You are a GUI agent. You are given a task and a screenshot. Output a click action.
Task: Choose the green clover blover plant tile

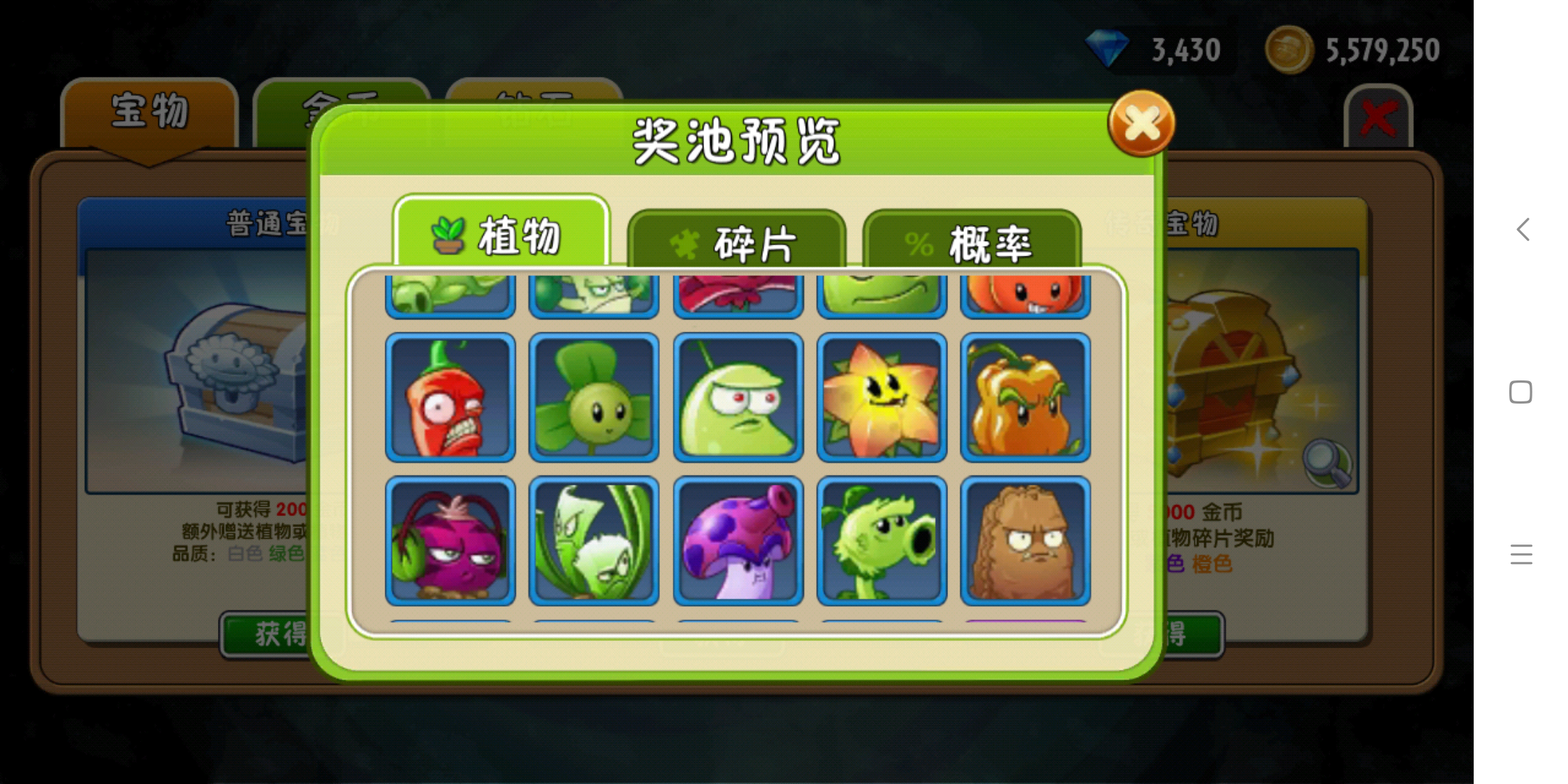pyautogui.click(x=594, y=398)
